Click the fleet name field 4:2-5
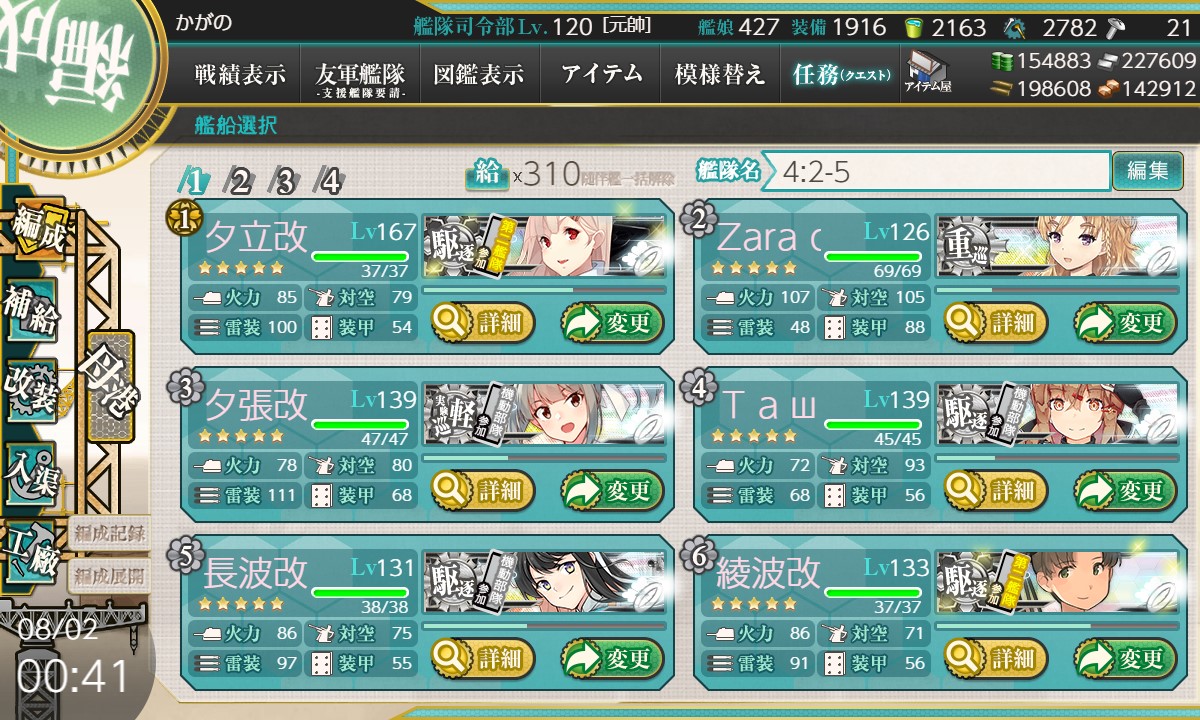The width and height of the screenshot is (1200, 720). coord(940,171)
